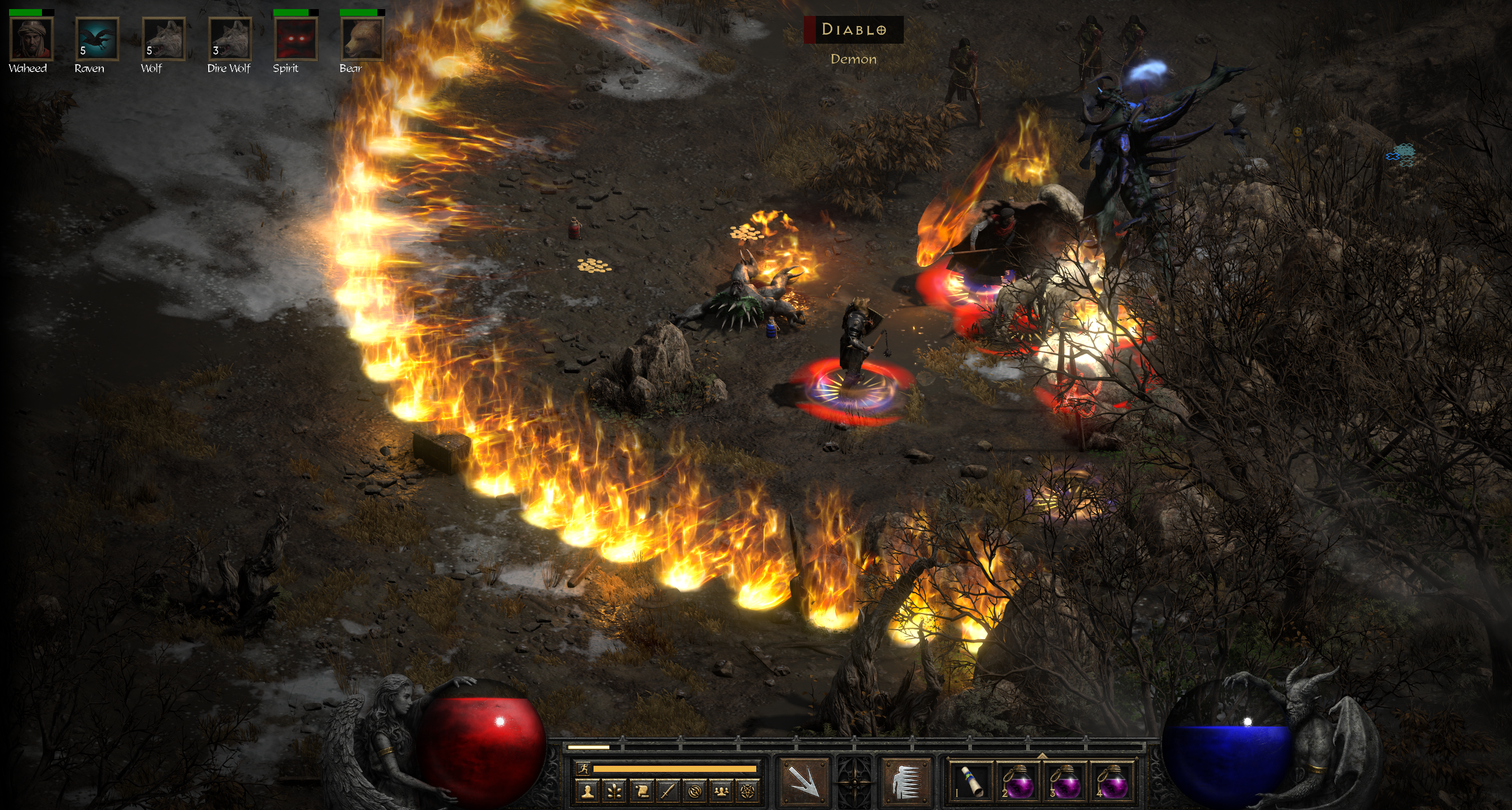Expand the belt with the small arrow
Viewport: 1512px width, 810px height.
click(1042, 755)
